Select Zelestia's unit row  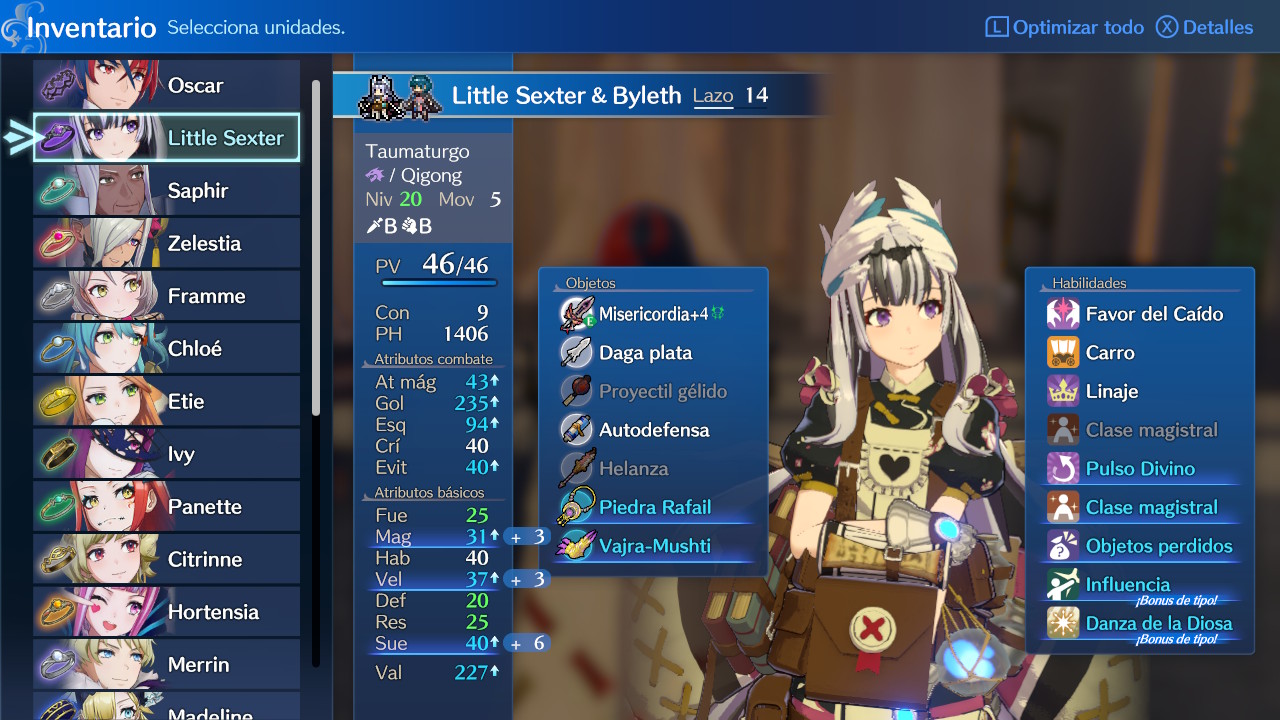point(167,243)
